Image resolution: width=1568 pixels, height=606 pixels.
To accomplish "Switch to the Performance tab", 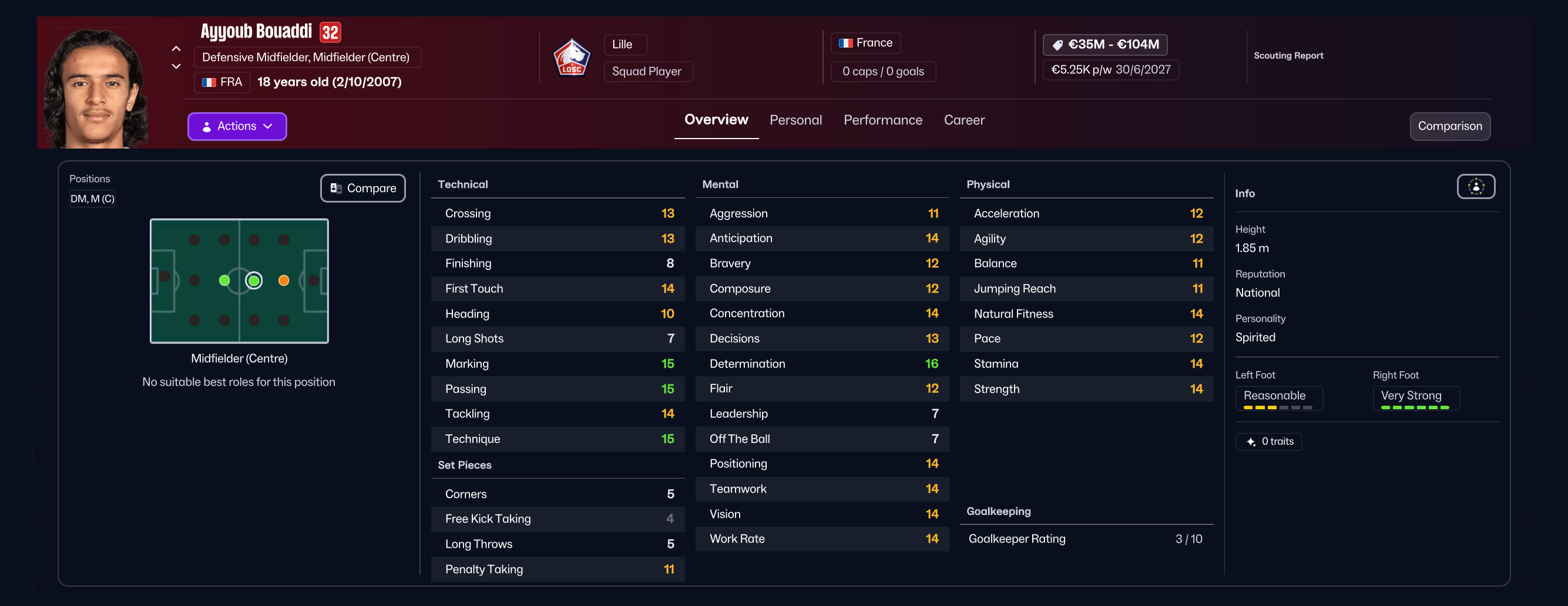I will click(x=882, y=120).
